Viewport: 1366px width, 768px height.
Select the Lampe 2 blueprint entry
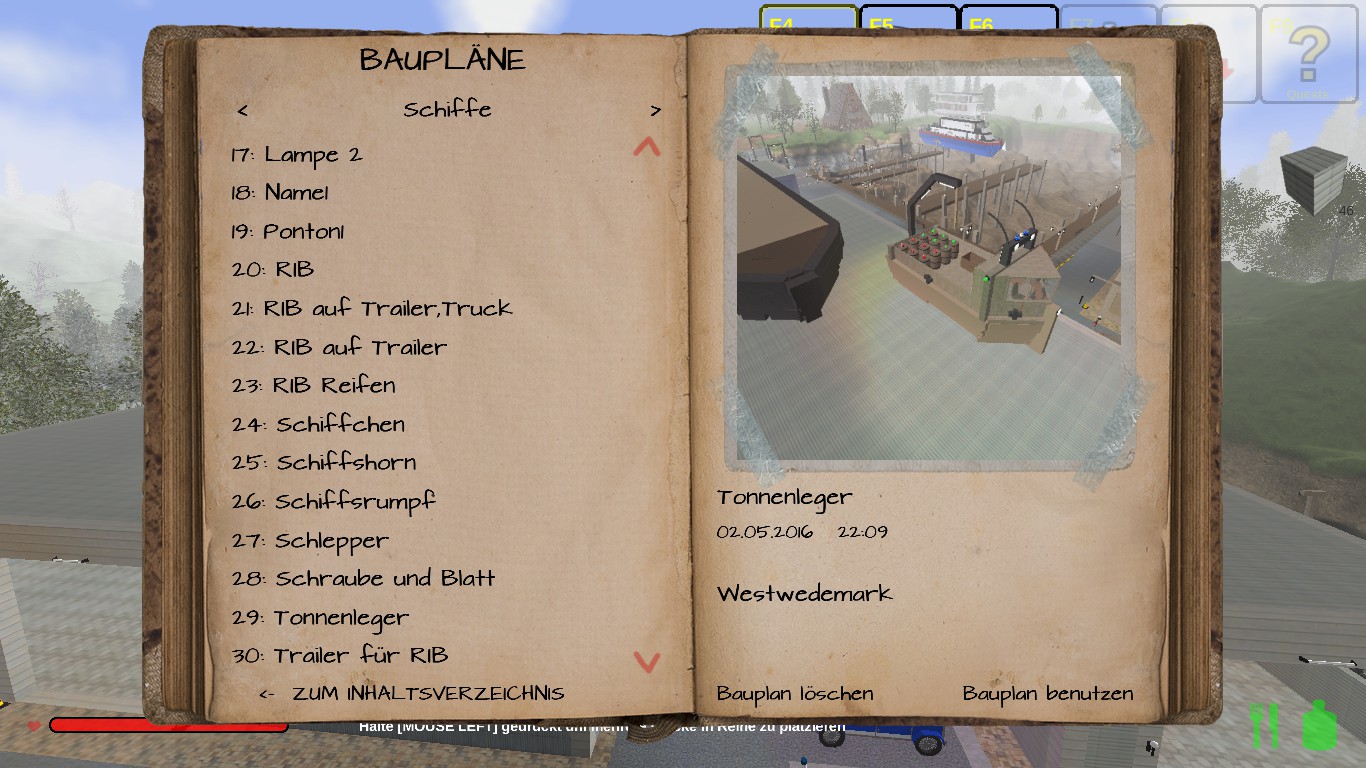pos(296,155)
